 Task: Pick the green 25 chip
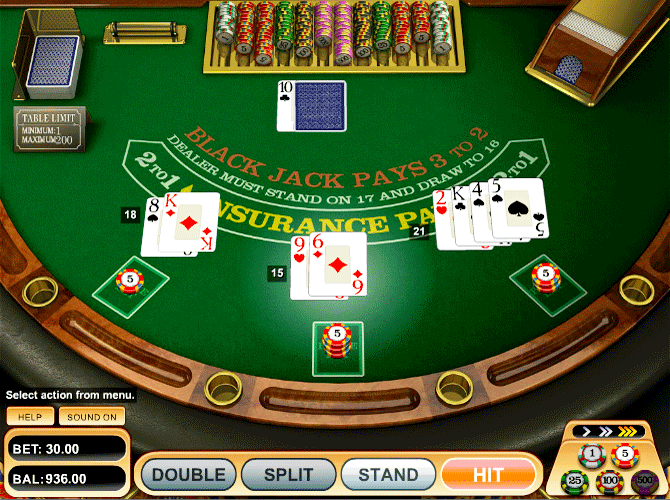(573, 481)
